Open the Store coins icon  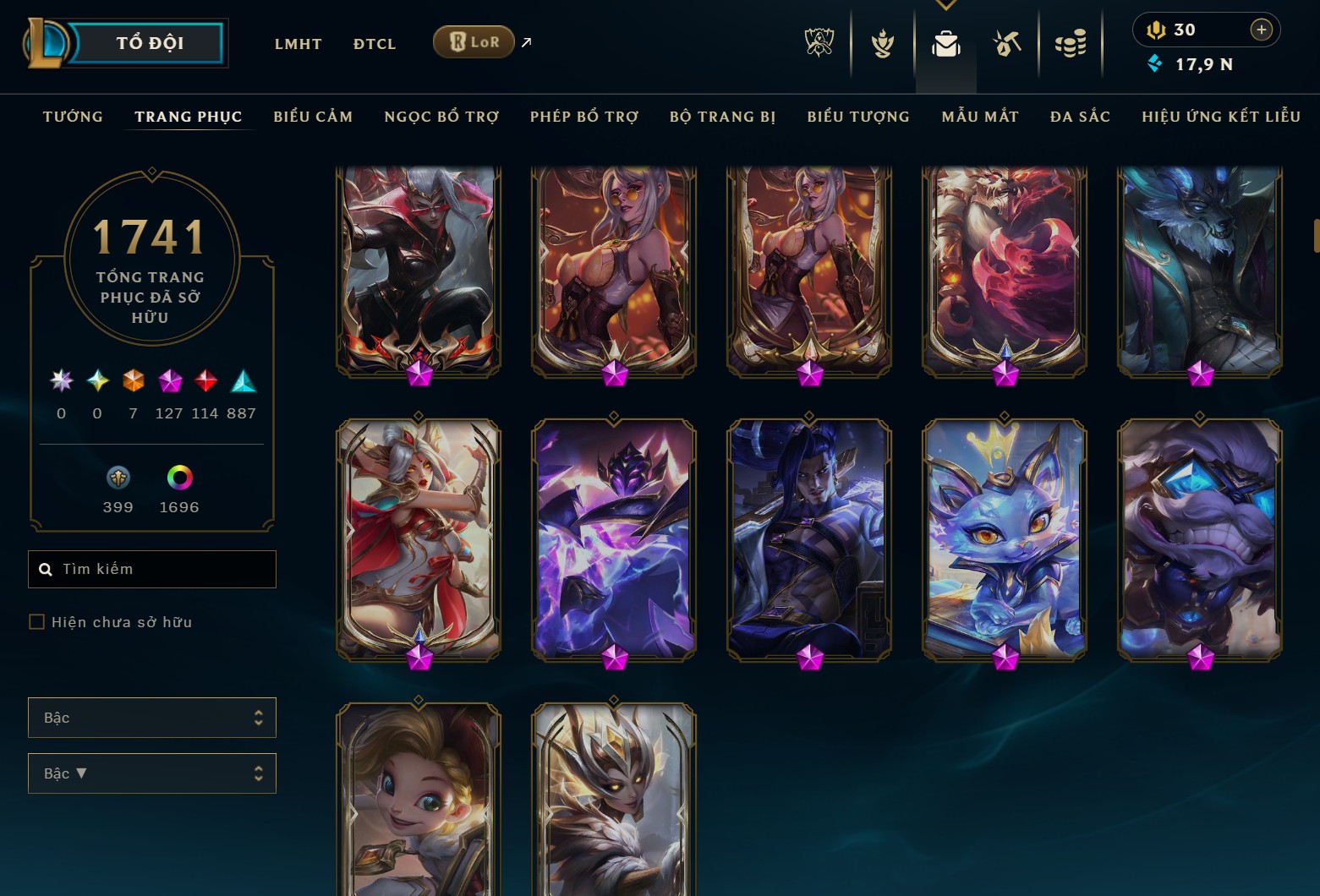(1071, 42)
